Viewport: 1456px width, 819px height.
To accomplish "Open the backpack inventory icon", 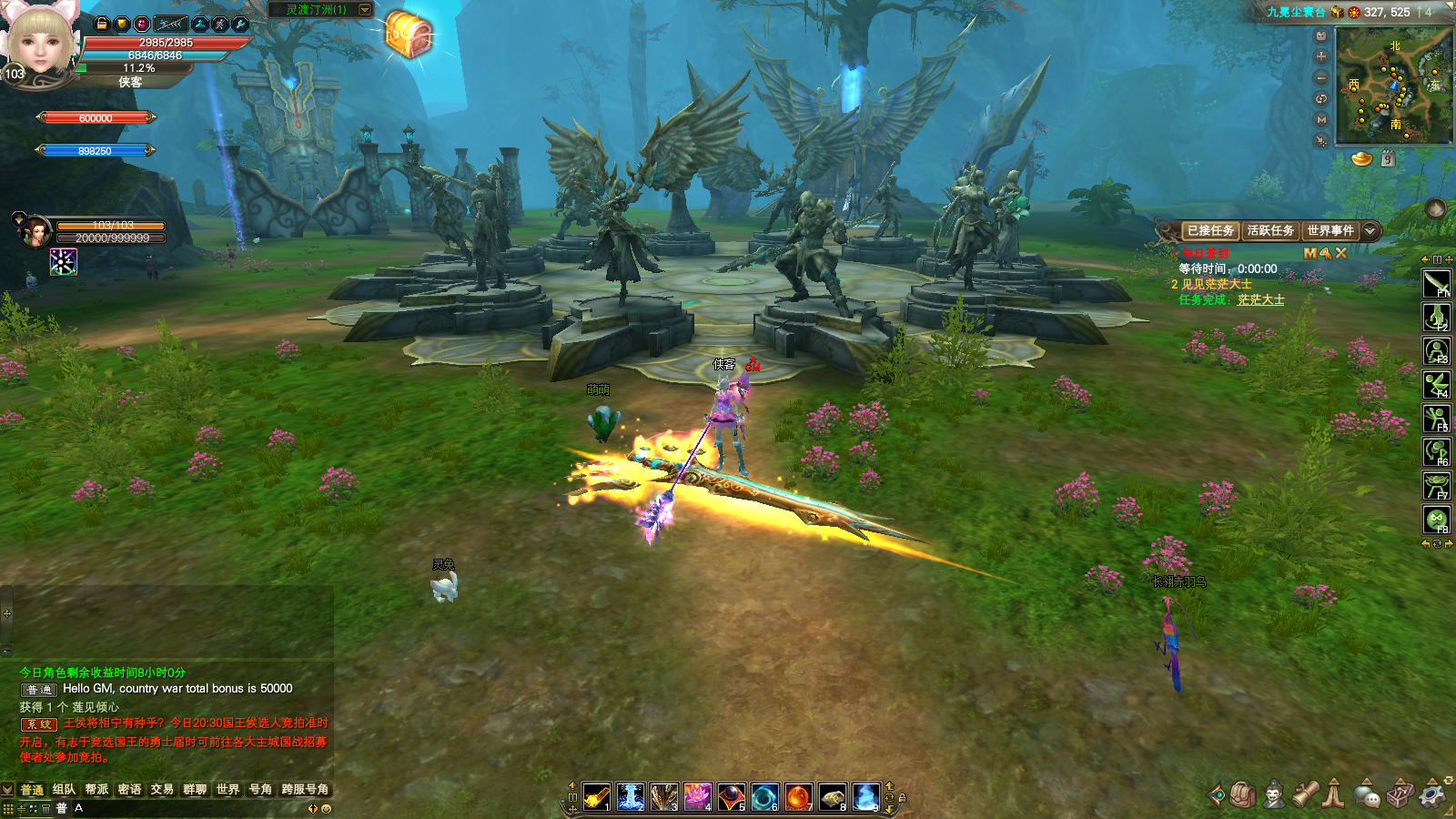I will click(x=1243, y=794).
